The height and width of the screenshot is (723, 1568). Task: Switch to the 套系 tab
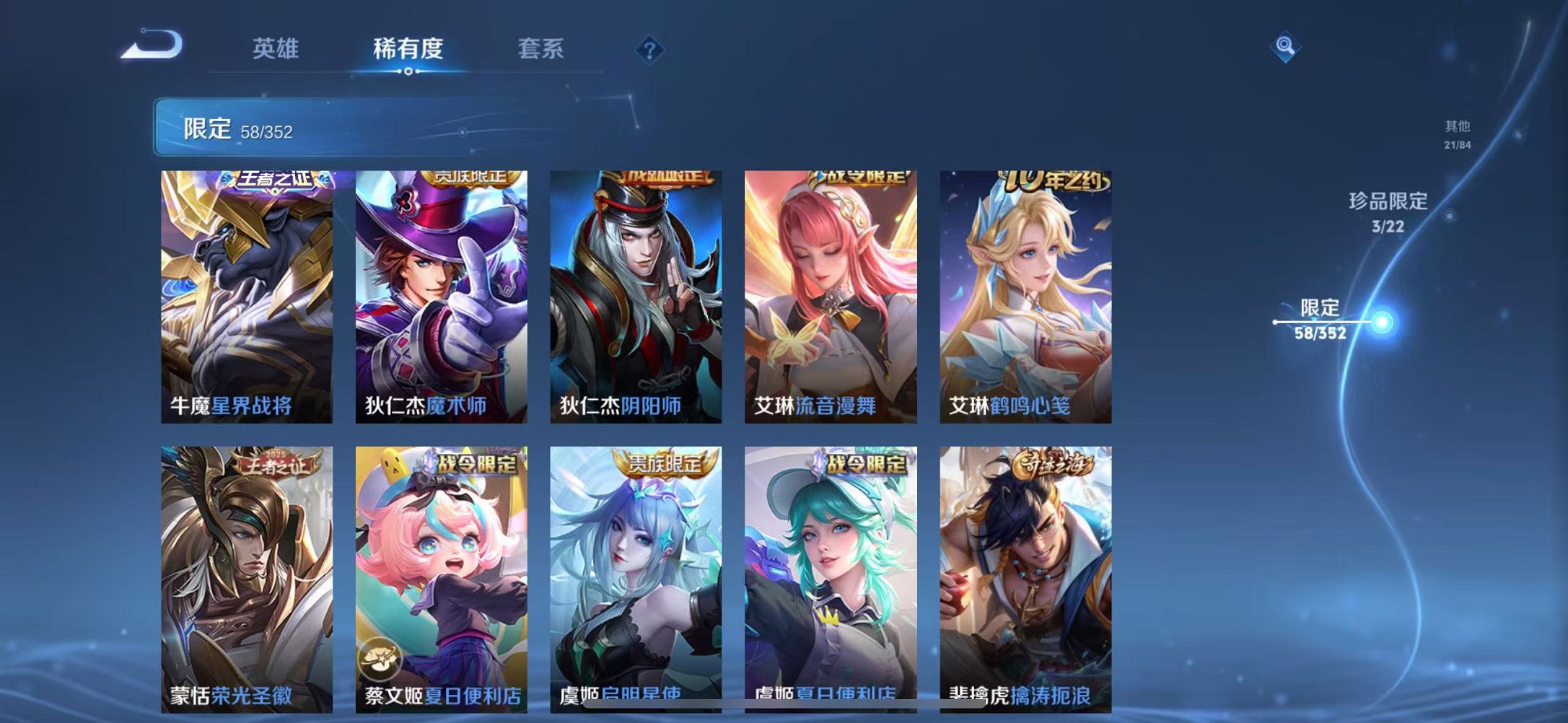pyautogui.click(x=540, y=49)
